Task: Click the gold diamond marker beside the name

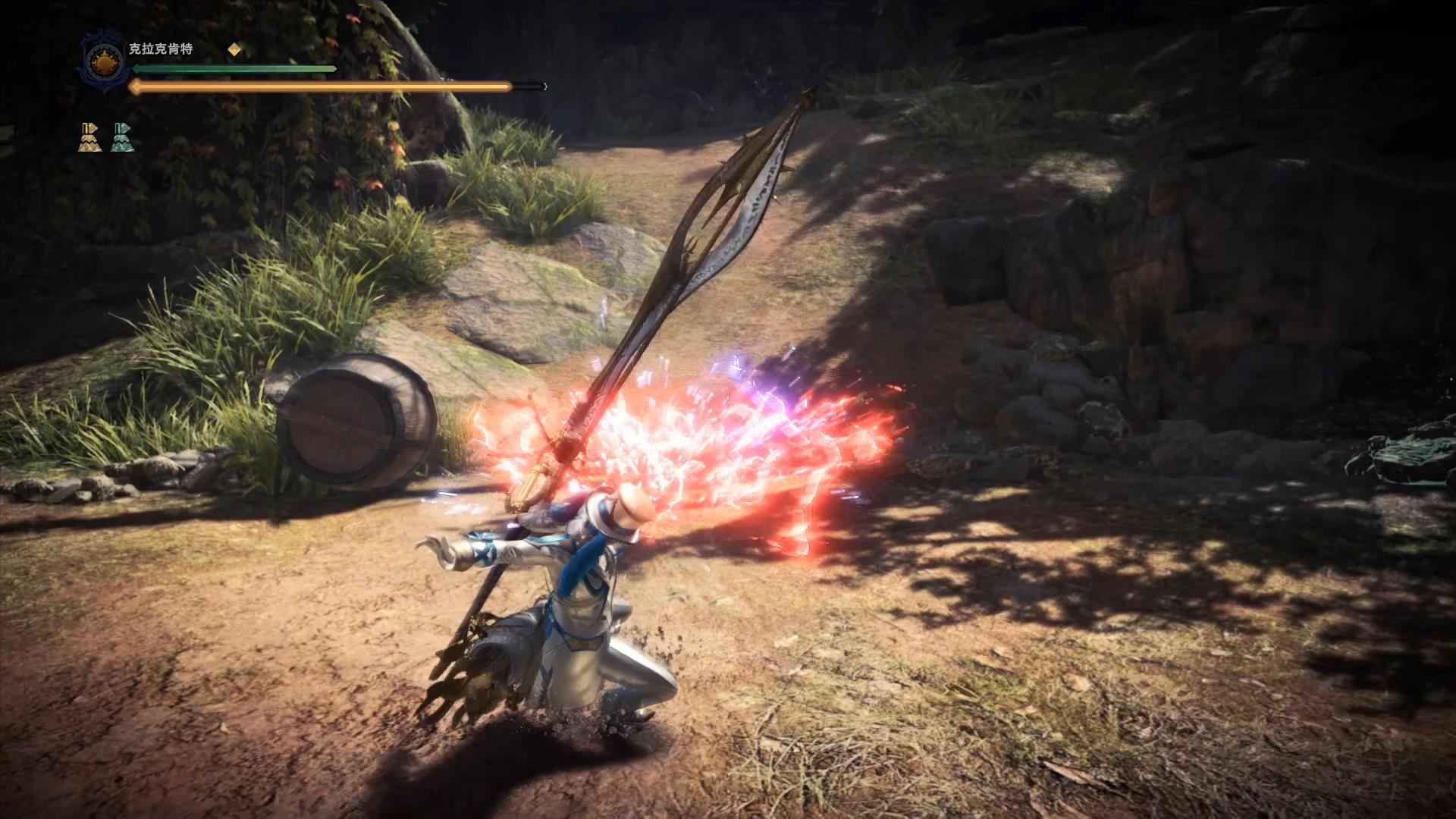Action: click(x=234, y=50)
